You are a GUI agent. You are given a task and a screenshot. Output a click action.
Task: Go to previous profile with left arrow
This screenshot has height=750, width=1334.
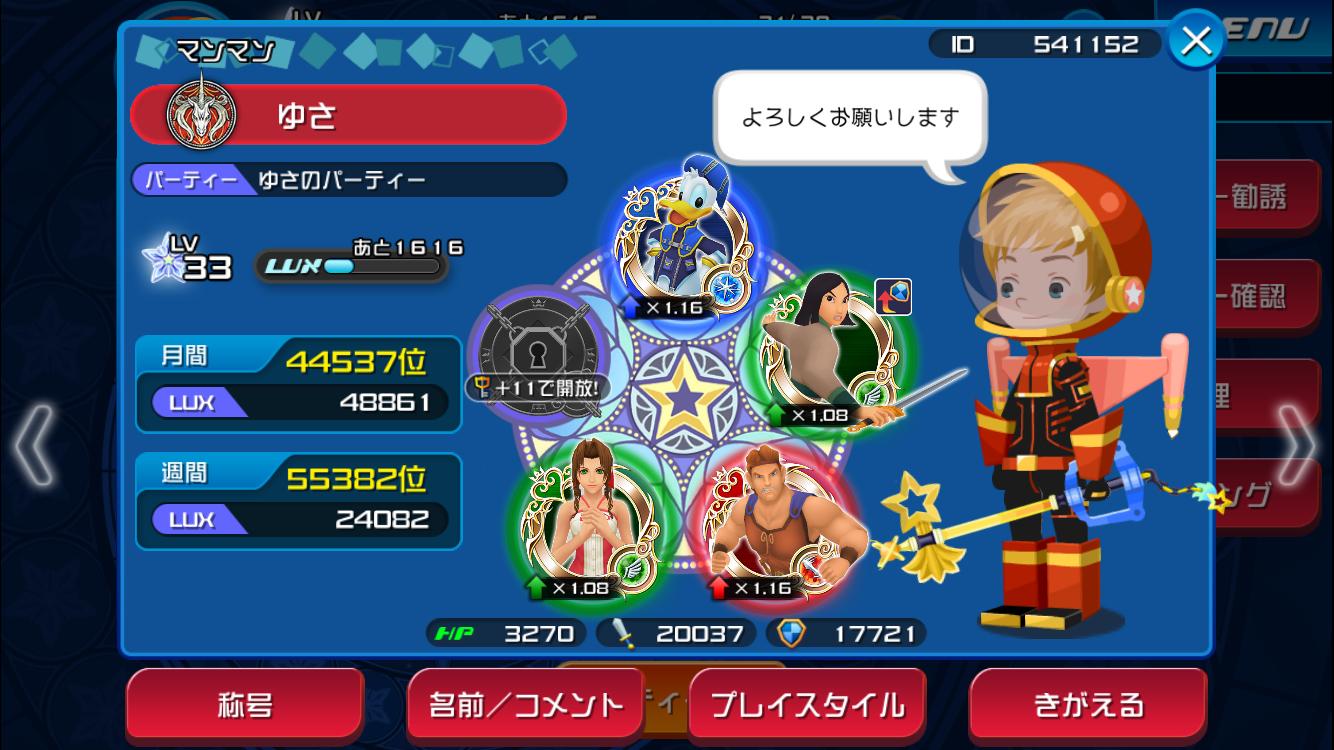(x=33, y=443)
